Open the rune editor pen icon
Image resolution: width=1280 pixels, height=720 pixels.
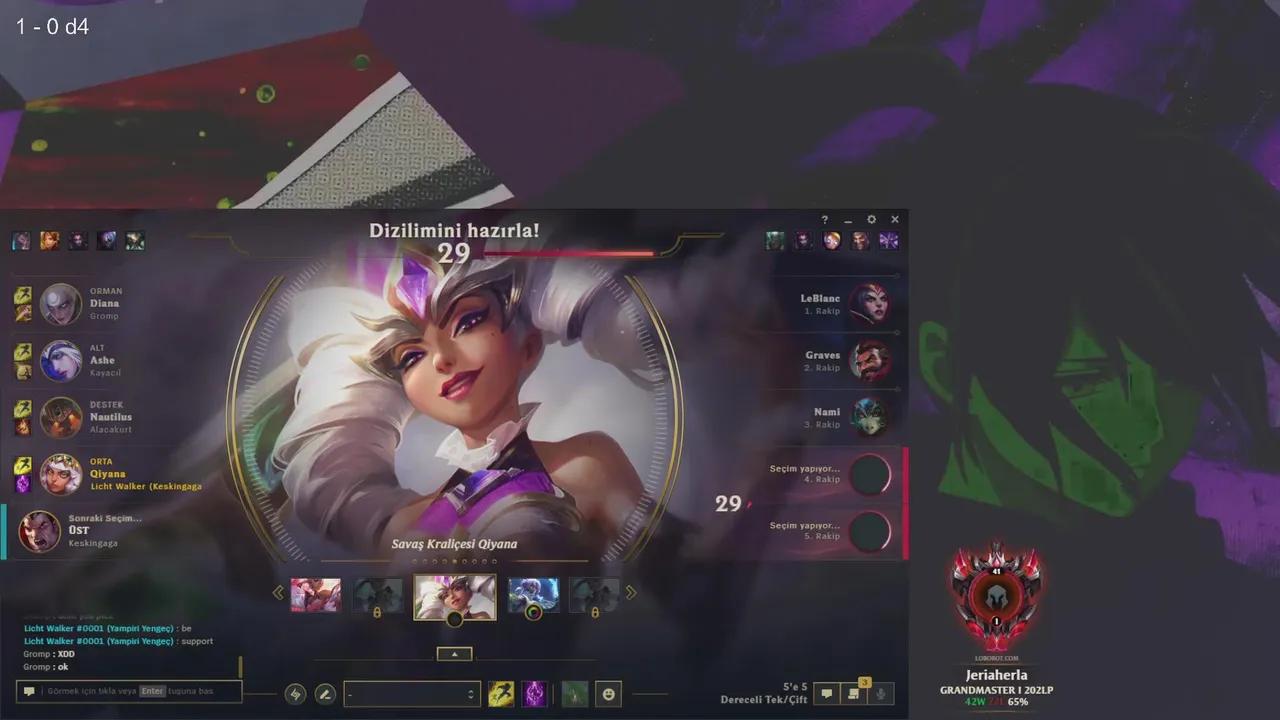(x=324, y=693)
